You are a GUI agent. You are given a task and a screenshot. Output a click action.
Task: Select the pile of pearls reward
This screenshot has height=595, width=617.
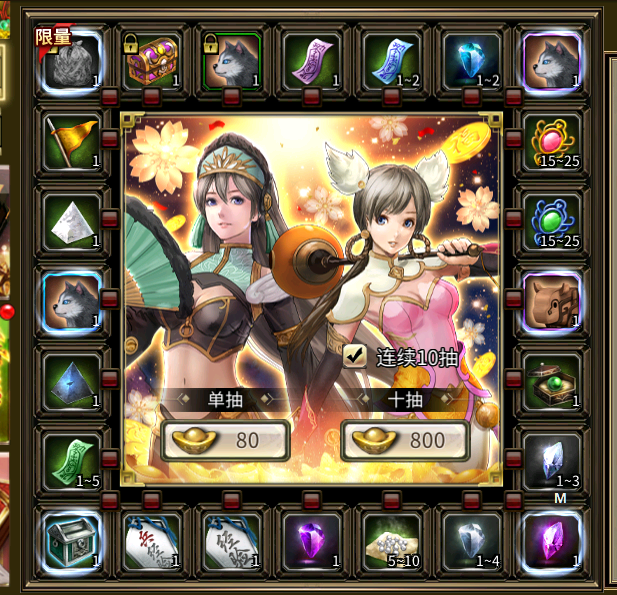click(392, 539)
